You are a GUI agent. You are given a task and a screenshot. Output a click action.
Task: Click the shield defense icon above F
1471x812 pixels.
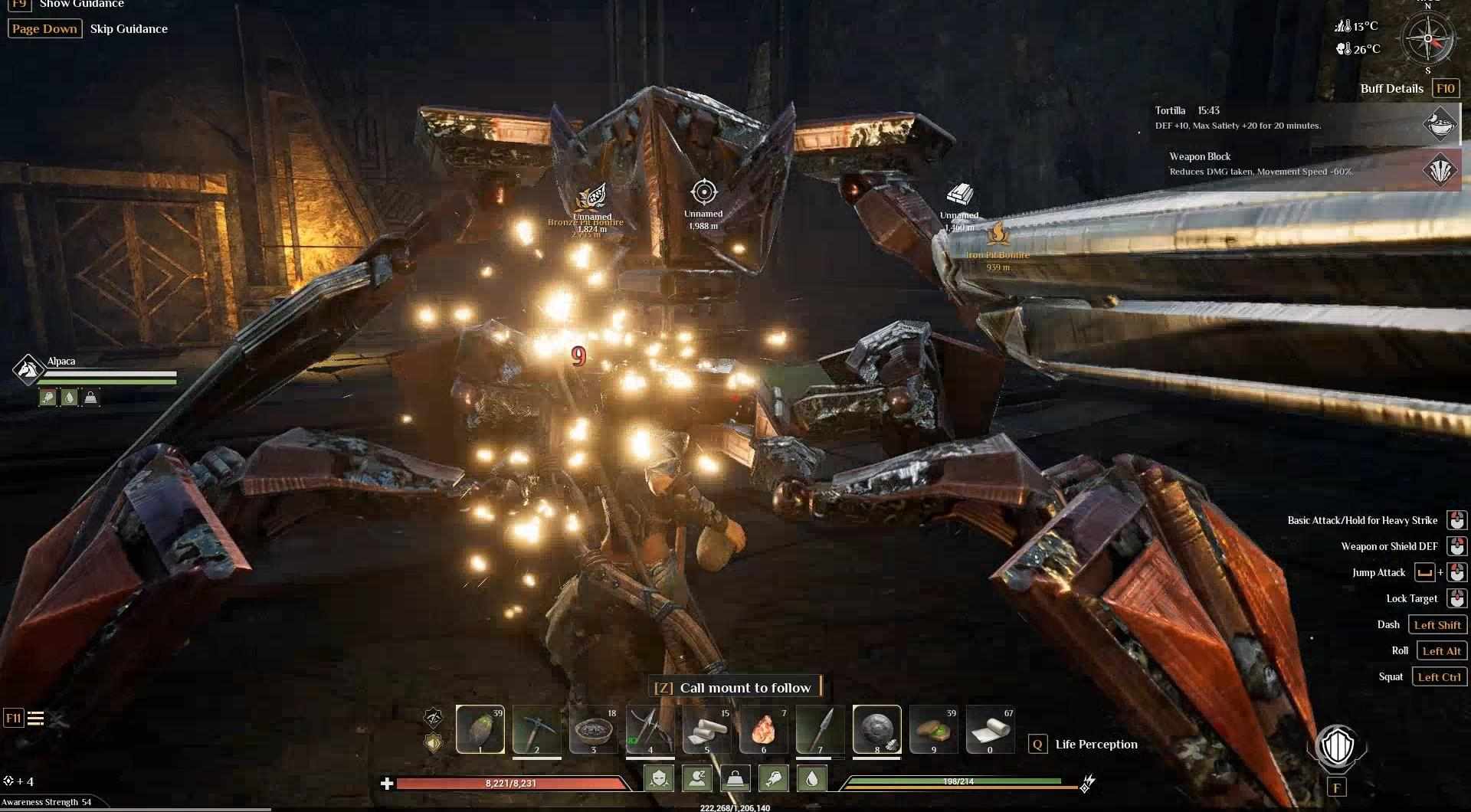[1337, 748]
